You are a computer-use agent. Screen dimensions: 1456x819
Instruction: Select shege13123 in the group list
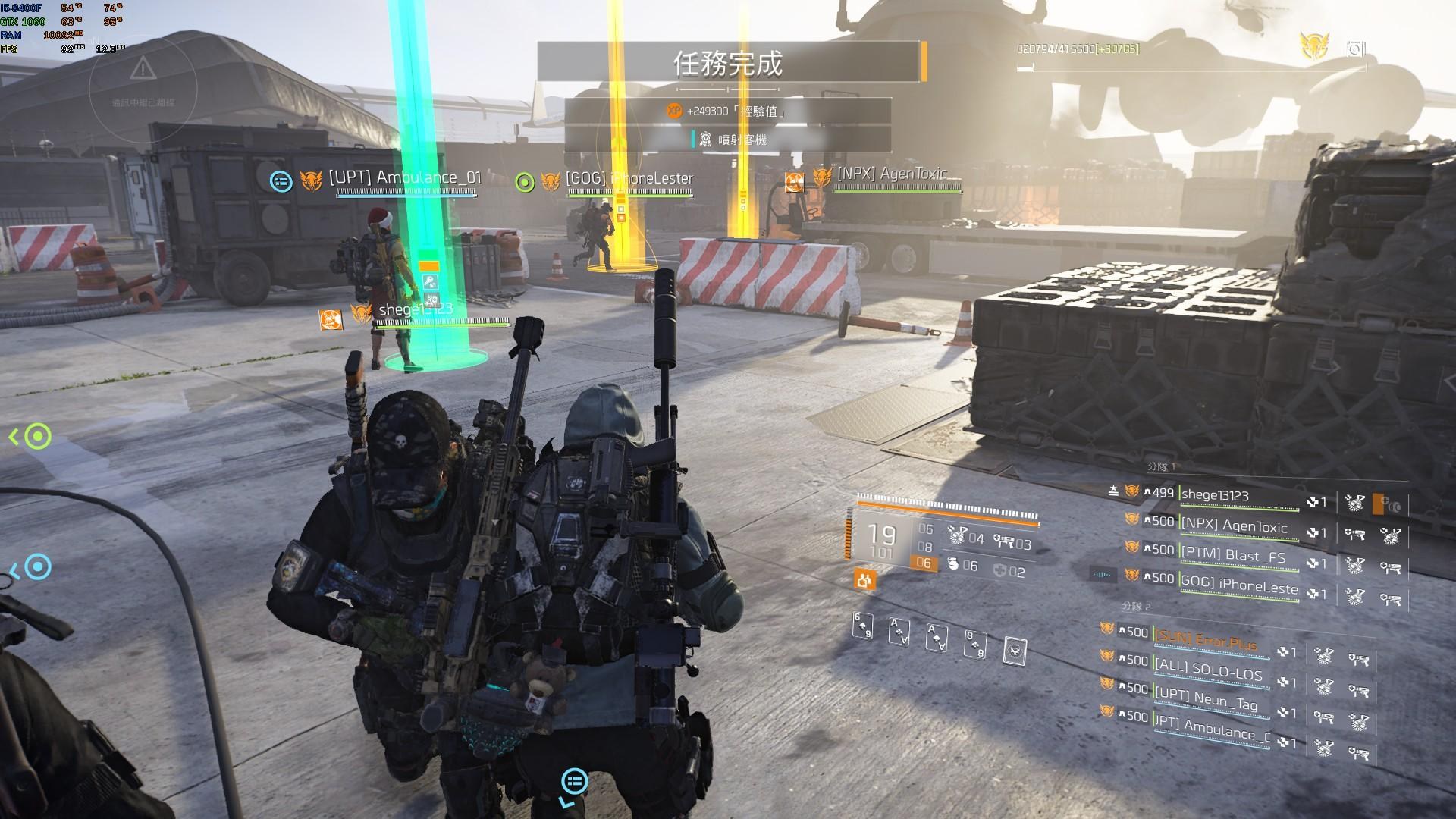[1215, 495]
